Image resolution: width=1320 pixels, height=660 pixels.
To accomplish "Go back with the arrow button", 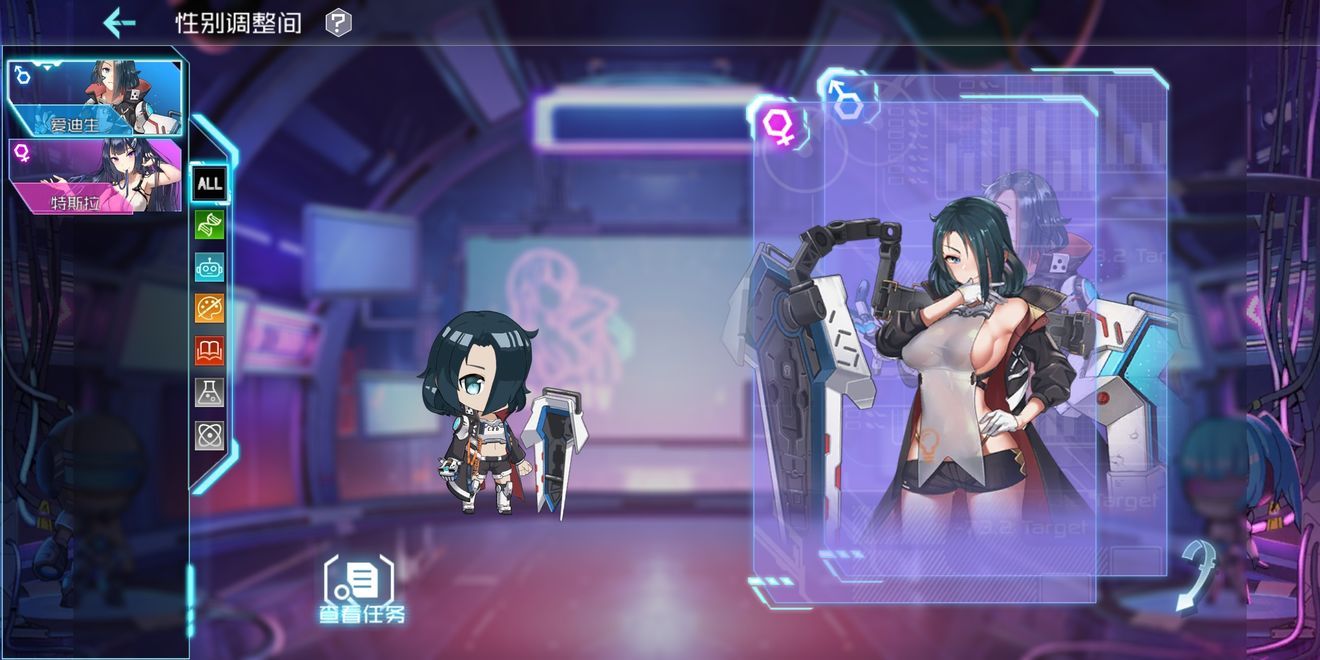I will pyautogui.click(x=119, y=22).
